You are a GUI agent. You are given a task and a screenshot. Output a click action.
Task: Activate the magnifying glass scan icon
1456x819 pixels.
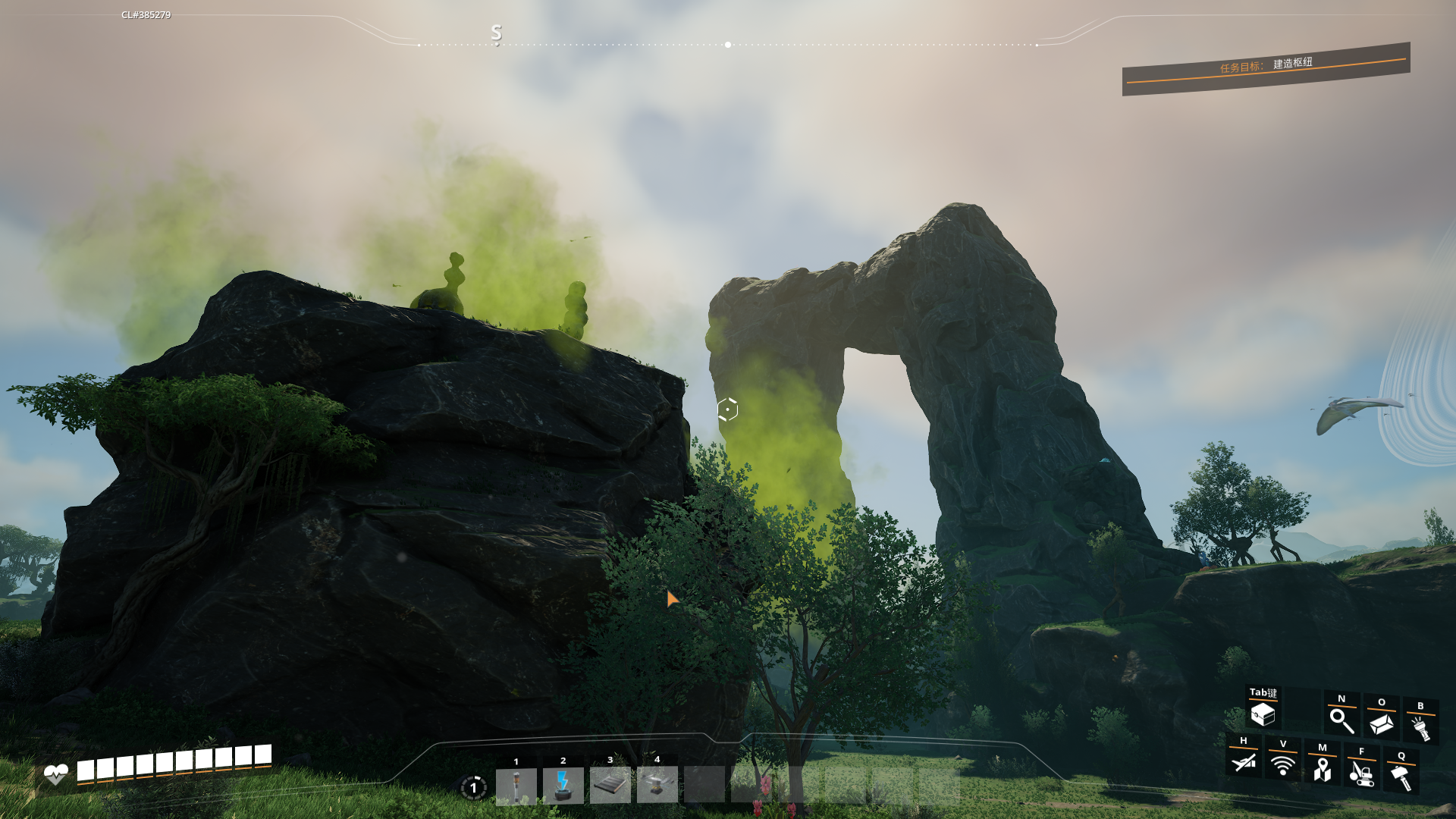pos(1341,720)
